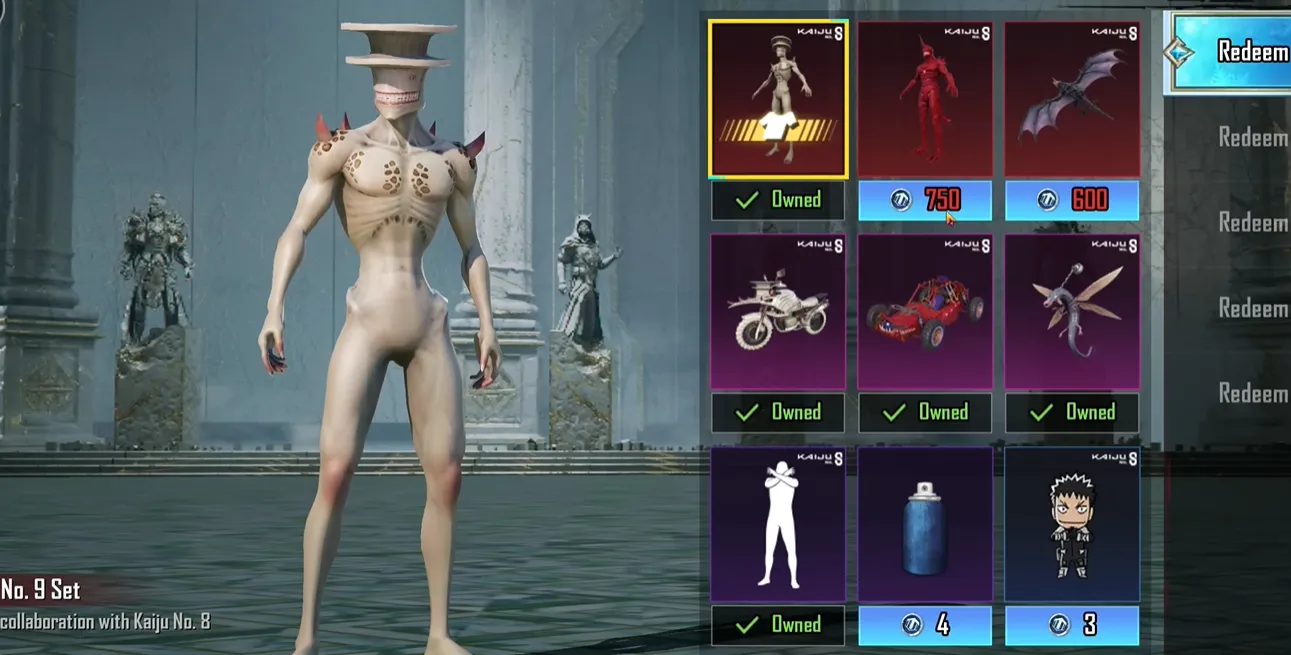Select the No. 9 Set outfit tile

tap(778, 100)
